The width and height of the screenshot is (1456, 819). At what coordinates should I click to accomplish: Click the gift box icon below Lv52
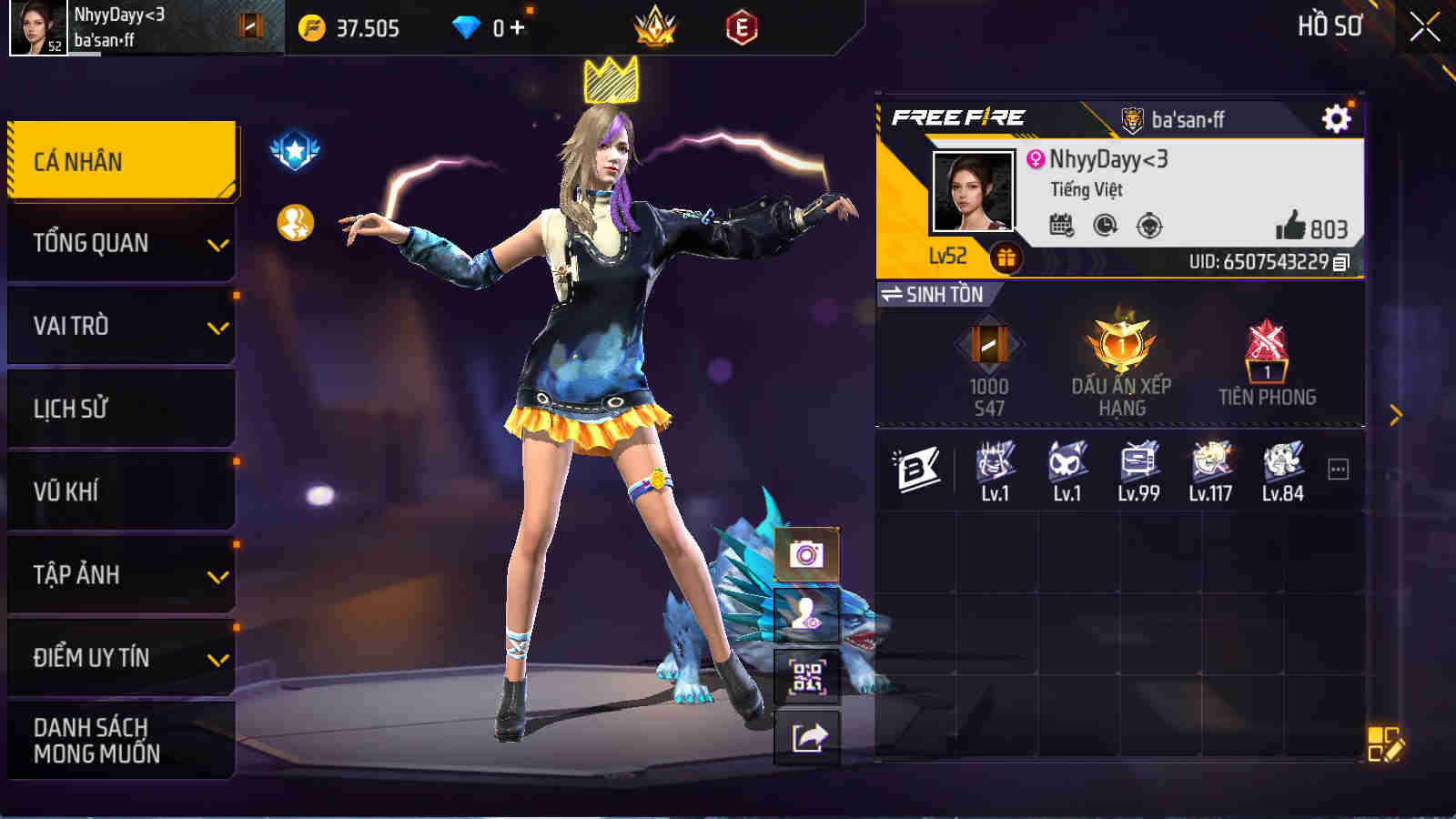[x=1006, y=258]
